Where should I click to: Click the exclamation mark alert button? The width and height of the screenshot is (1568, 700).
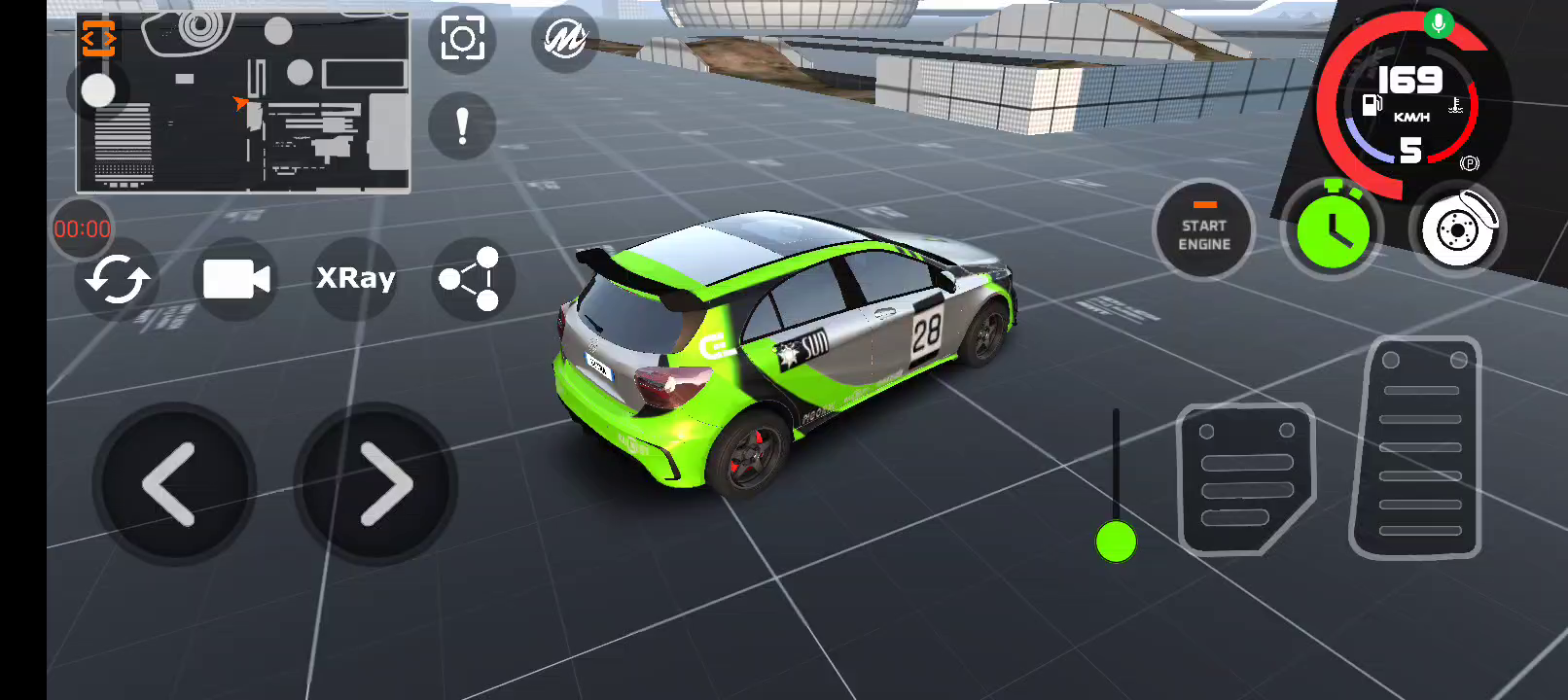coord(462,126)
